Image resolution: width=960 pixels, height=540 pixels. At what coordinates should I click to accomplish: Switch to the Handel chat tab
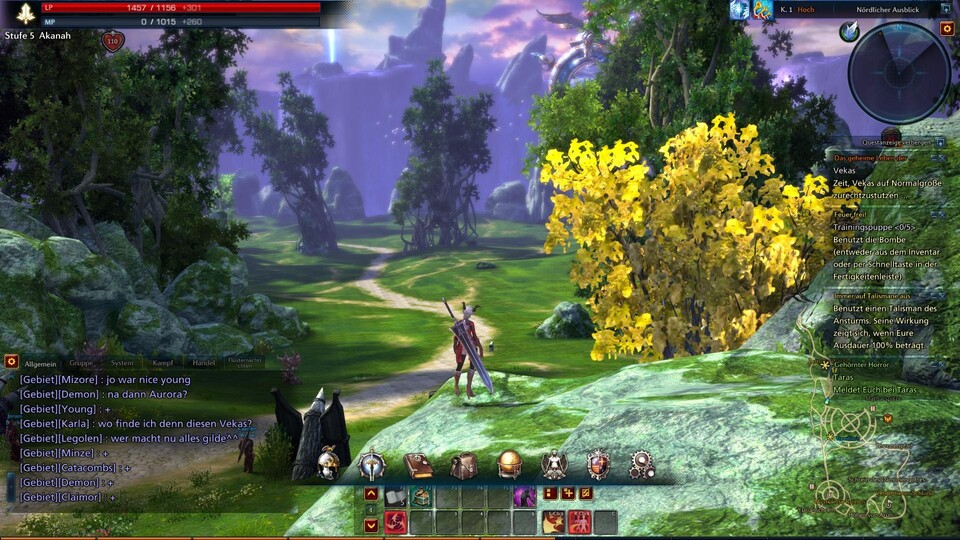(203, 363)
